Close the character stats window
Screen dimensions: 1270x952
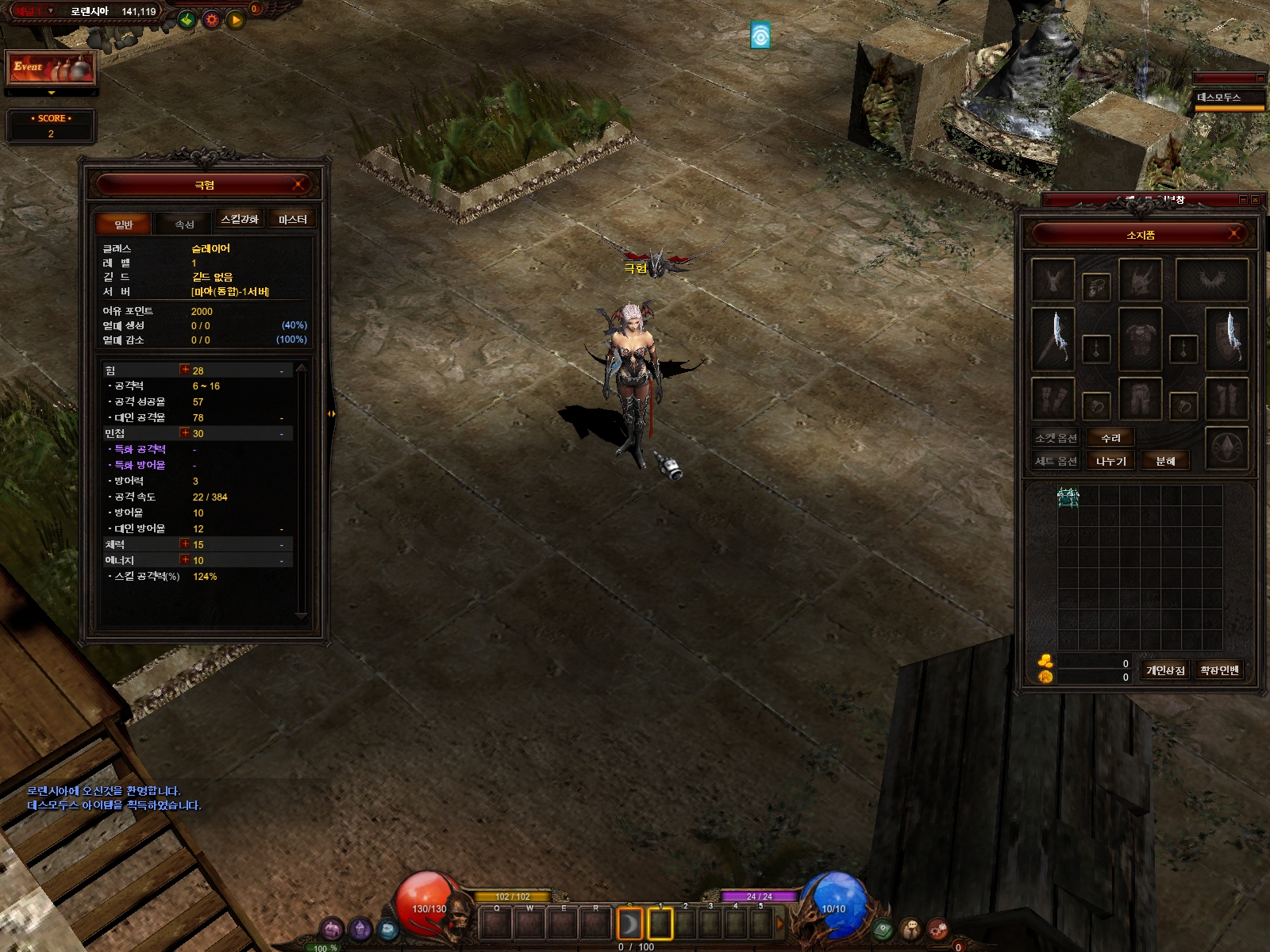298,185
